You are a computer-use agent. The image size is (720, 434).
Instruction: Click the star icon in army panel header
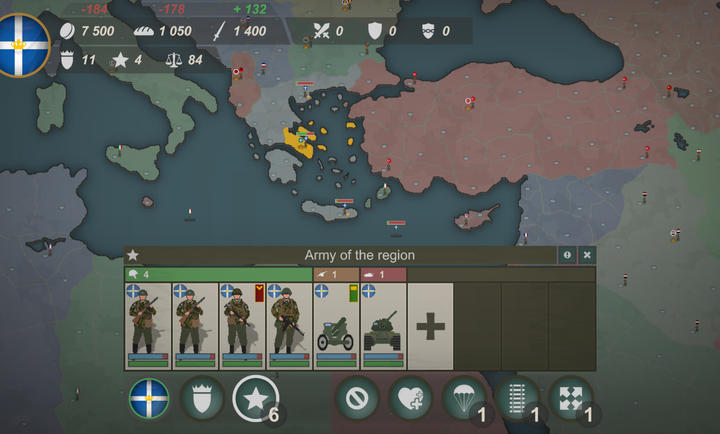click(133, 256)
